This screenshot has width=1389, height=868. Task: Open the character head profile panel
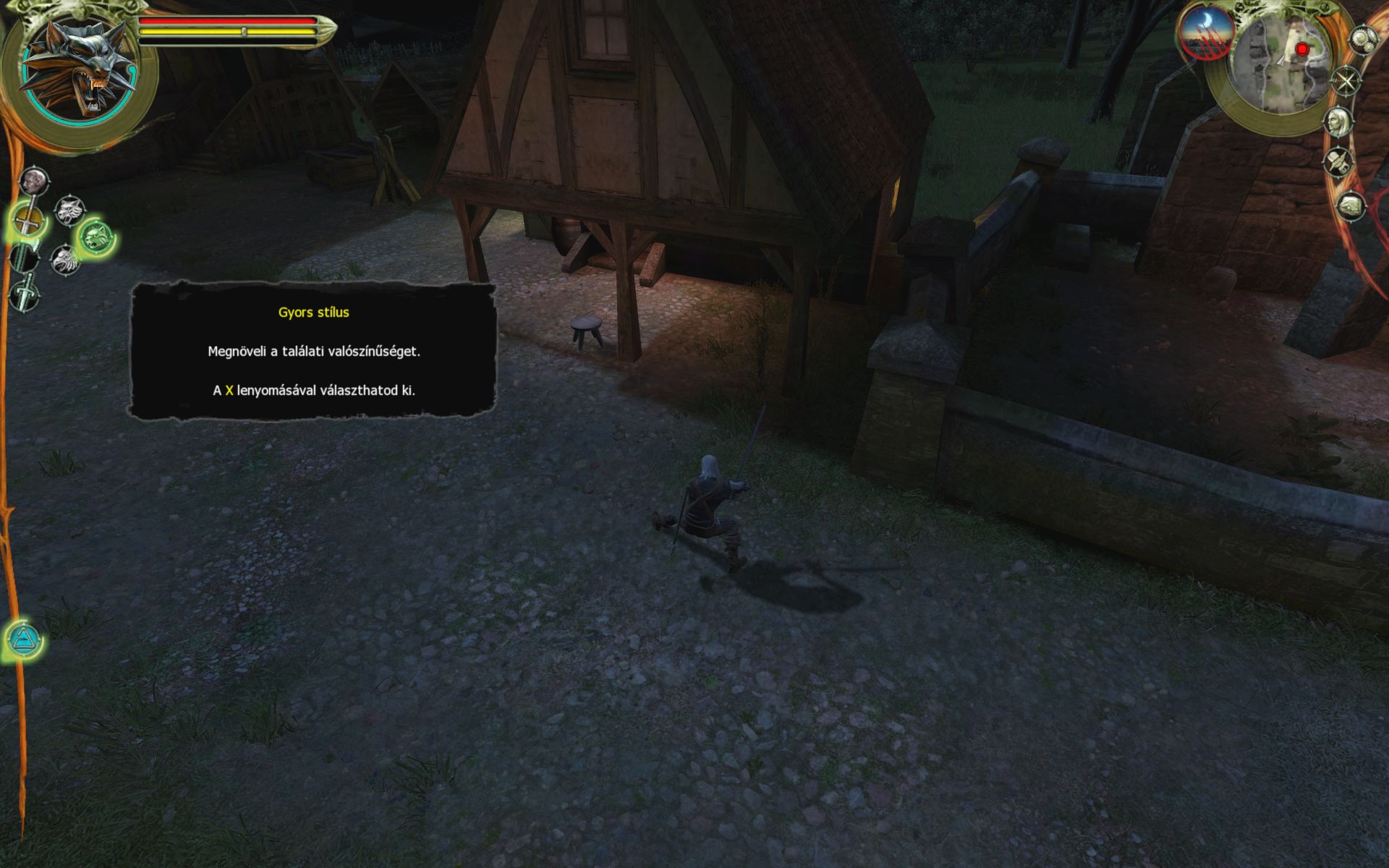(x=1340, y=121)
